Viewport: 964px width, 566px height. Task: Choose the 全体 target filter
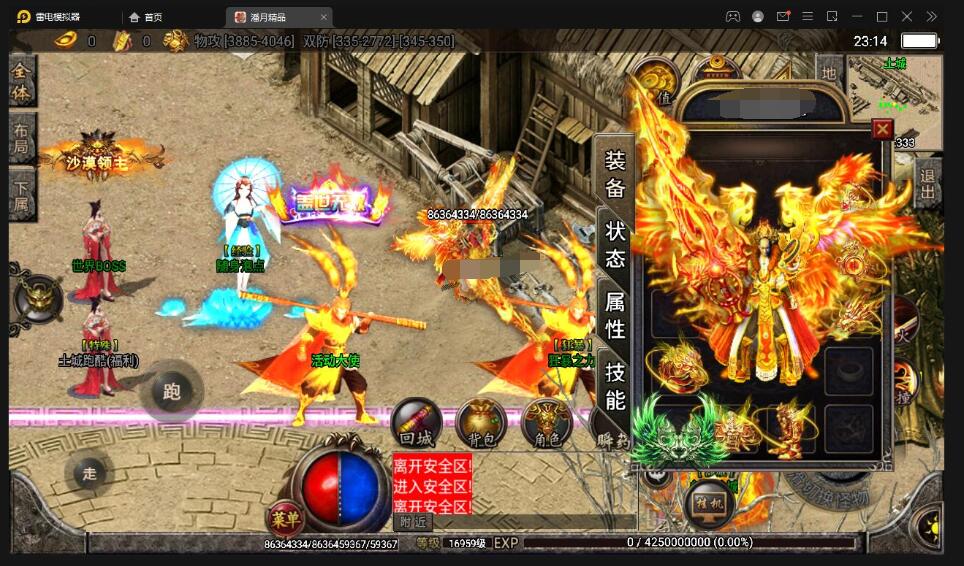[x=22, y=82]
